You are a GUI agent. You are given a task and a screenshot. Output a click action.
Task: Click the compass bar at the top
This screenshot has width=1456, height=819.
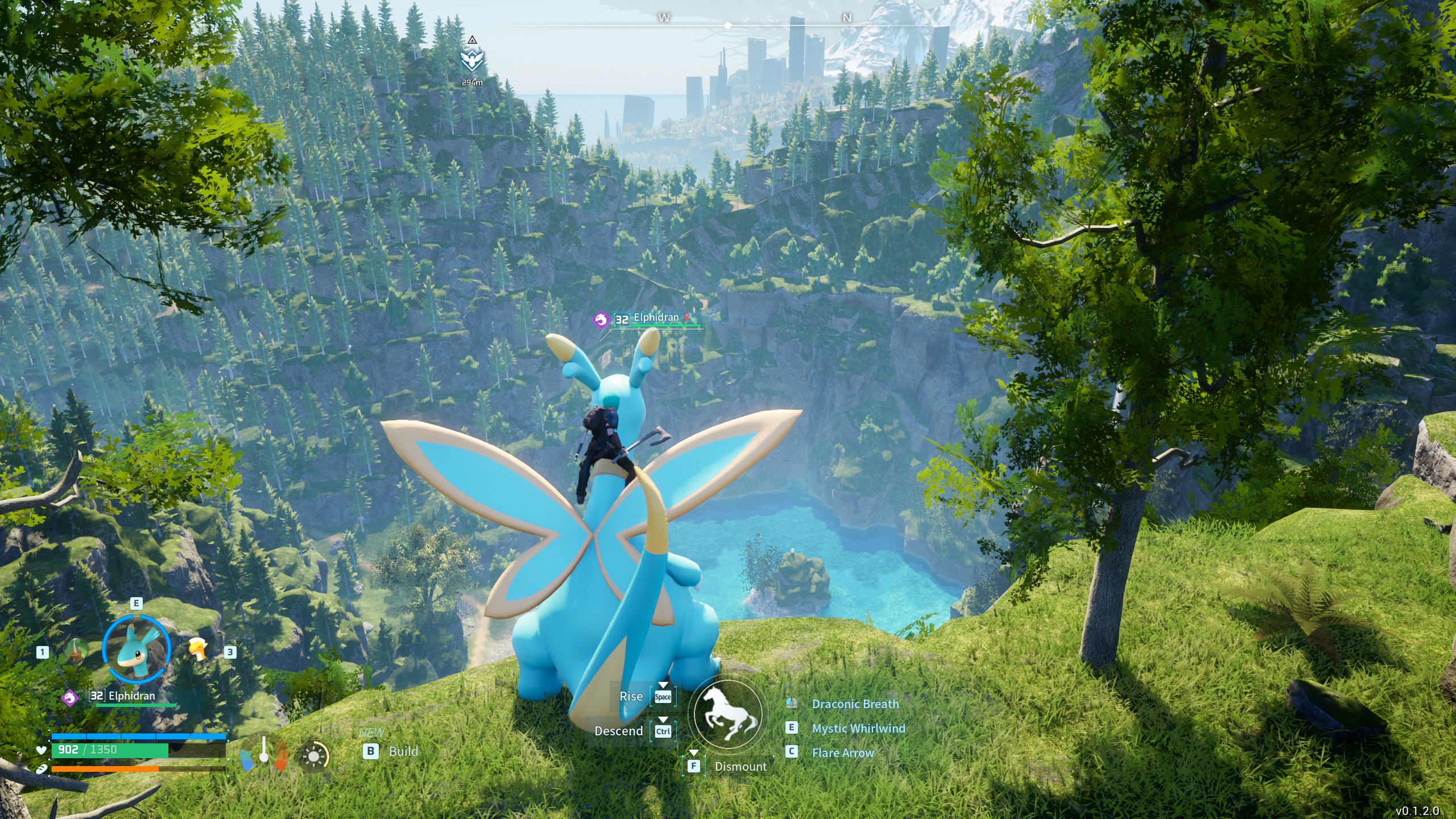tap(728, 26)
